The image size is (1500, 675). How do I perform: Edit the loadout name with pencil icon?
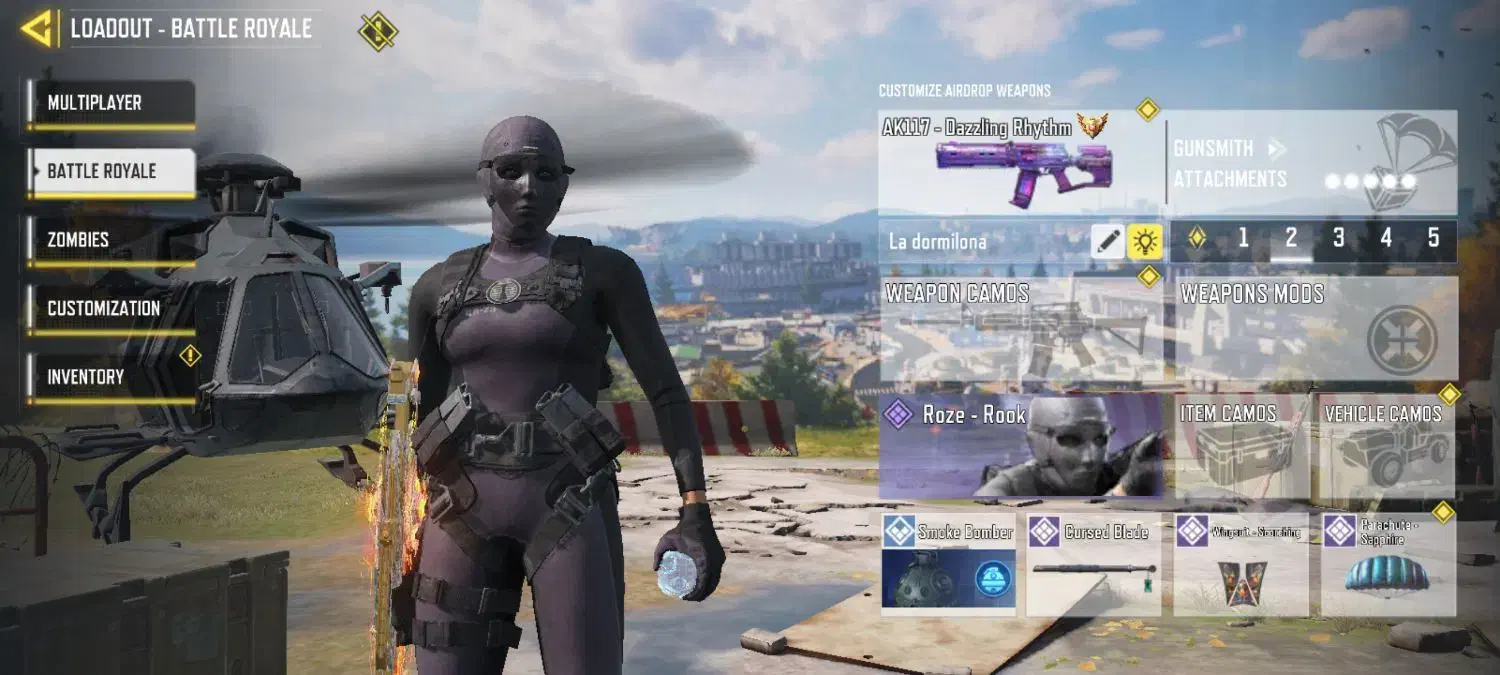tap(1107, 241)
